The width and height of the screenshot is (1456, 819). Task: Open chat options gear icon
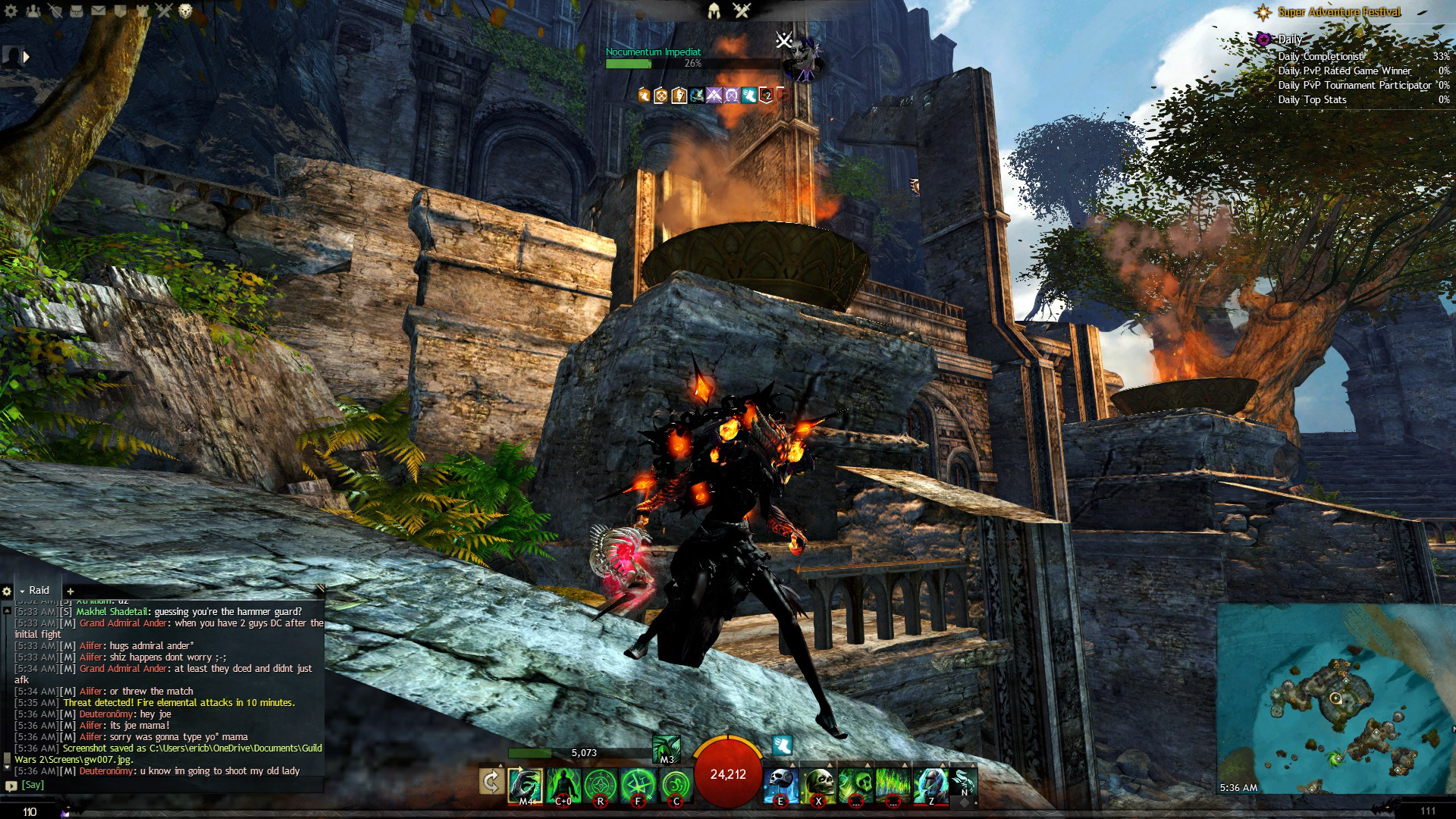pyautogui.click(x=7, y=591)
